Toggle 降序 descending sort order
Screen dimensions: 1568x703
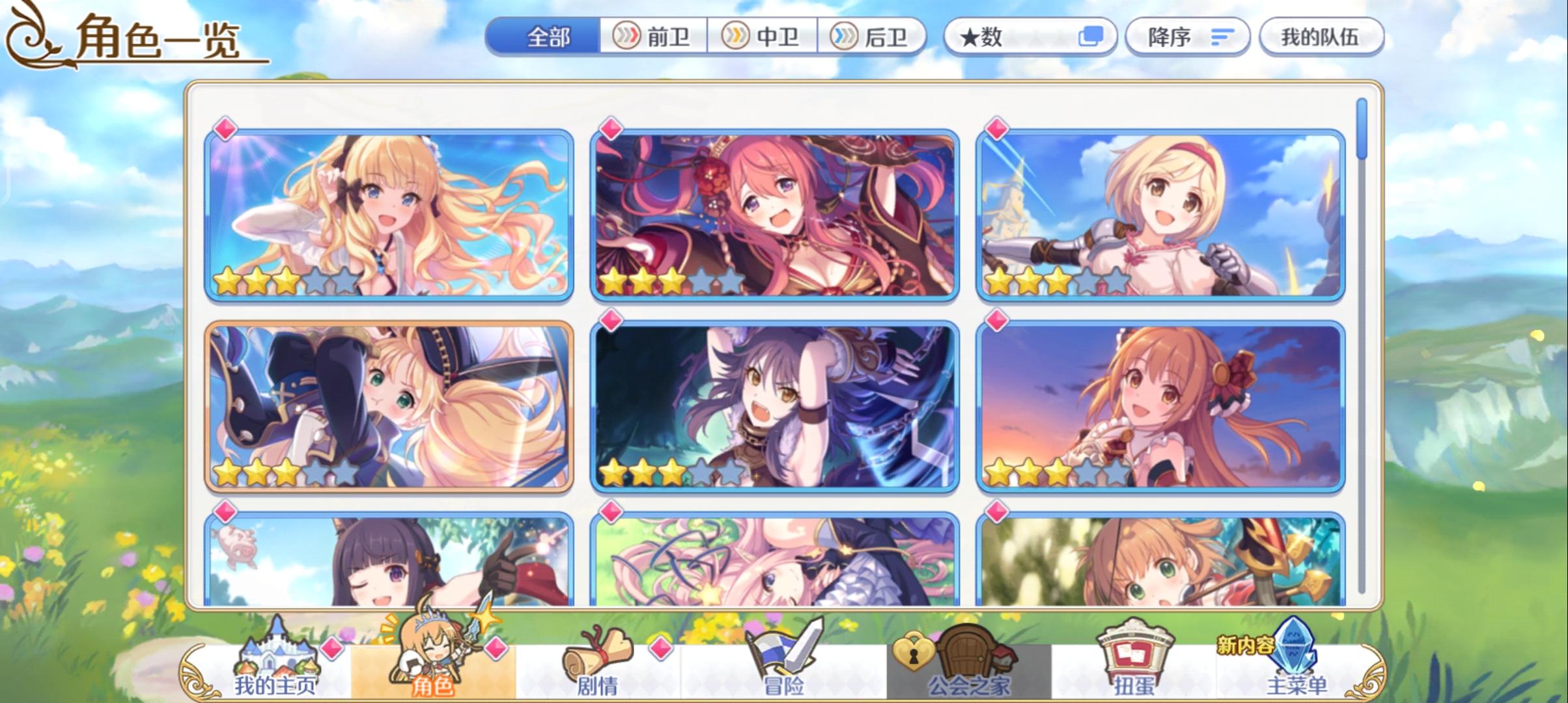1185,37
